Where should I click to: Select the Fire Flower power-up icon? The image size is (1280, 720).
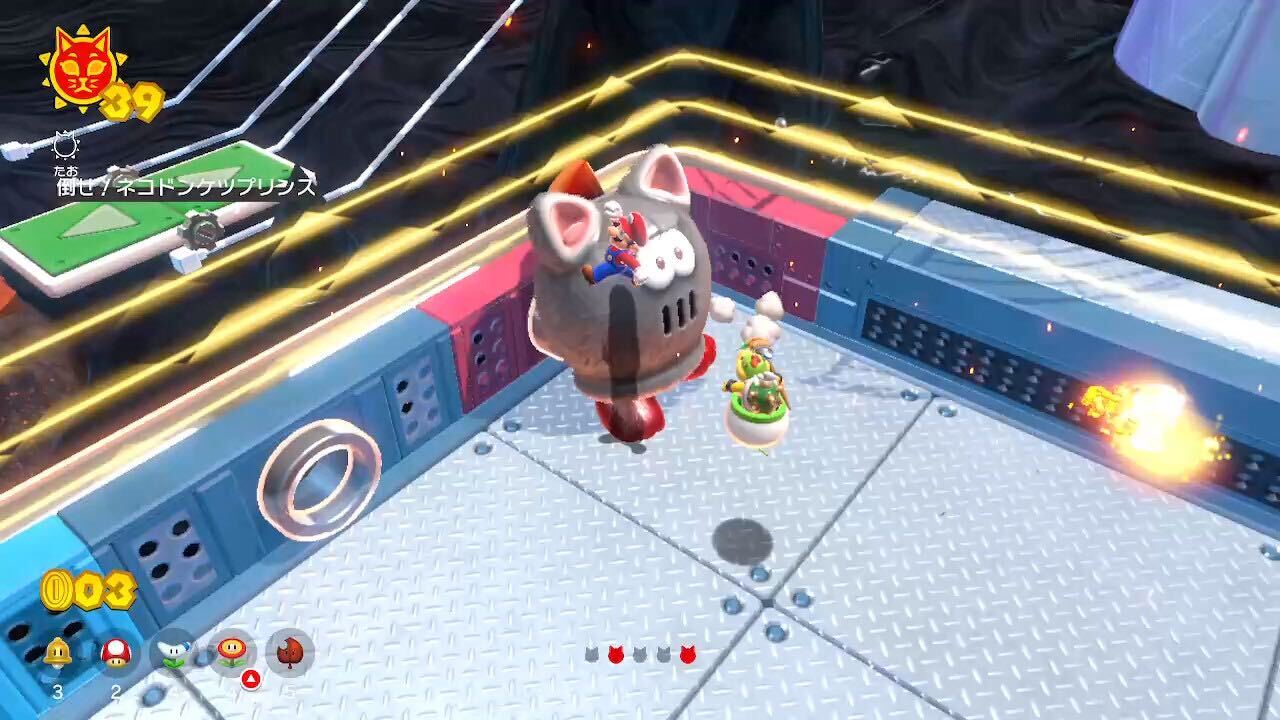point(231,652)
